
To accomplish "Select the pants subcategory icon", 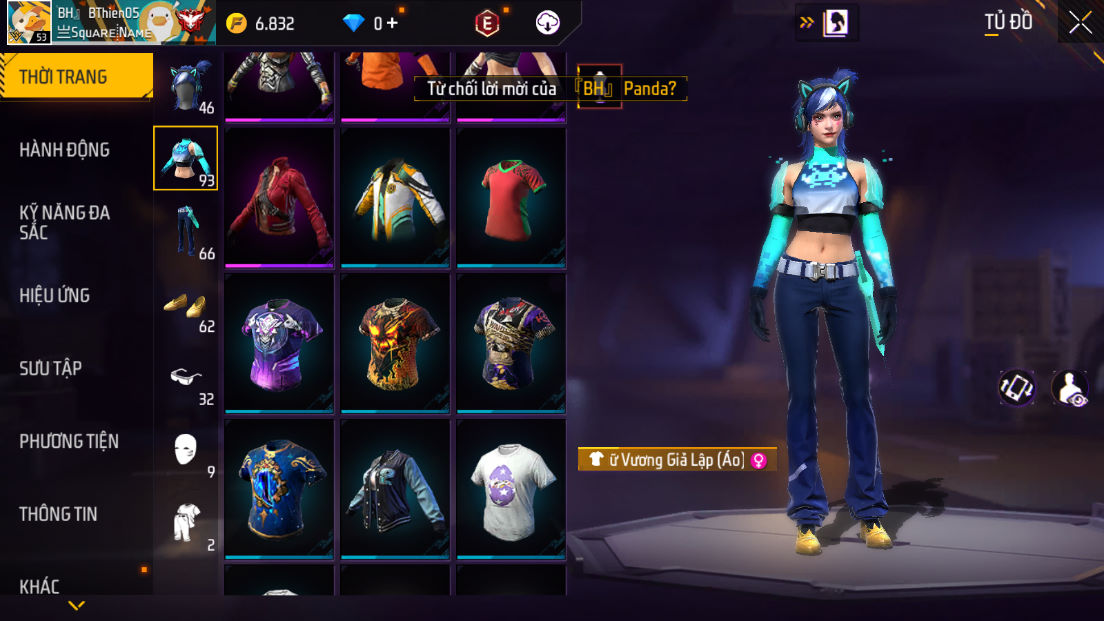I will click(x=185, y=232).
